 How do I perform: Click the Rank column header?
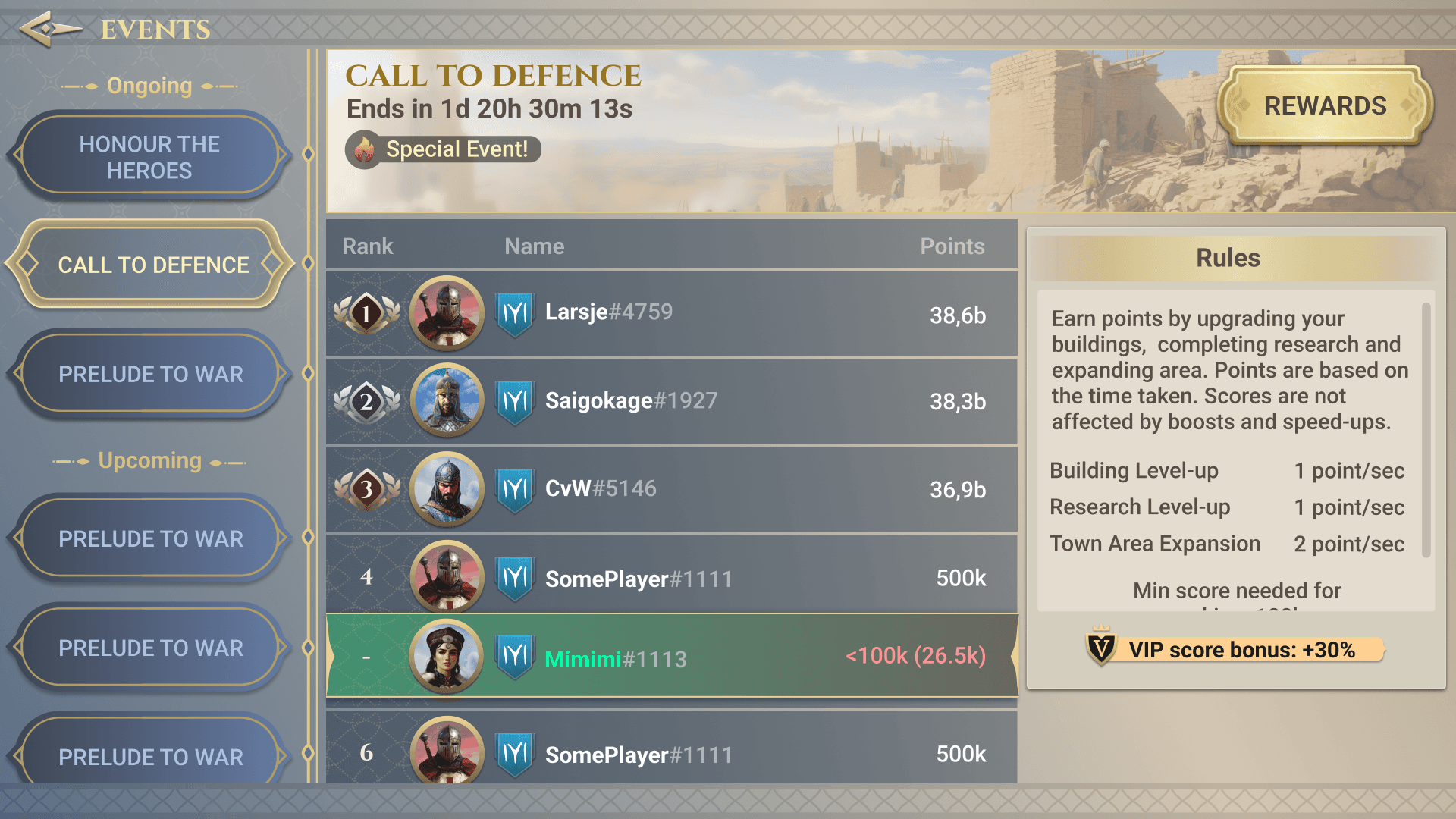(x=367, y=246)
